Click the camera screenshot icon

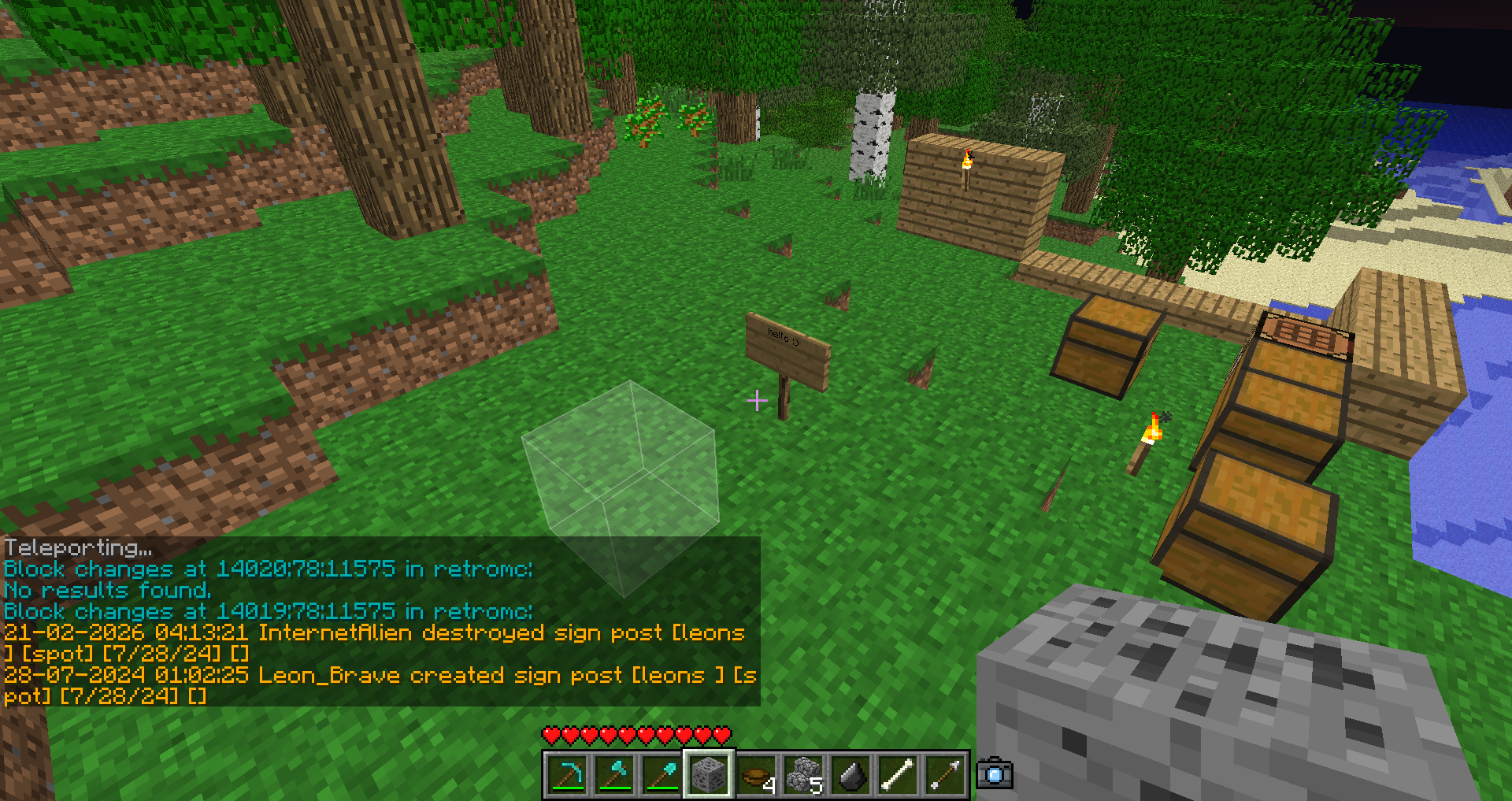[x=995, y=773]
